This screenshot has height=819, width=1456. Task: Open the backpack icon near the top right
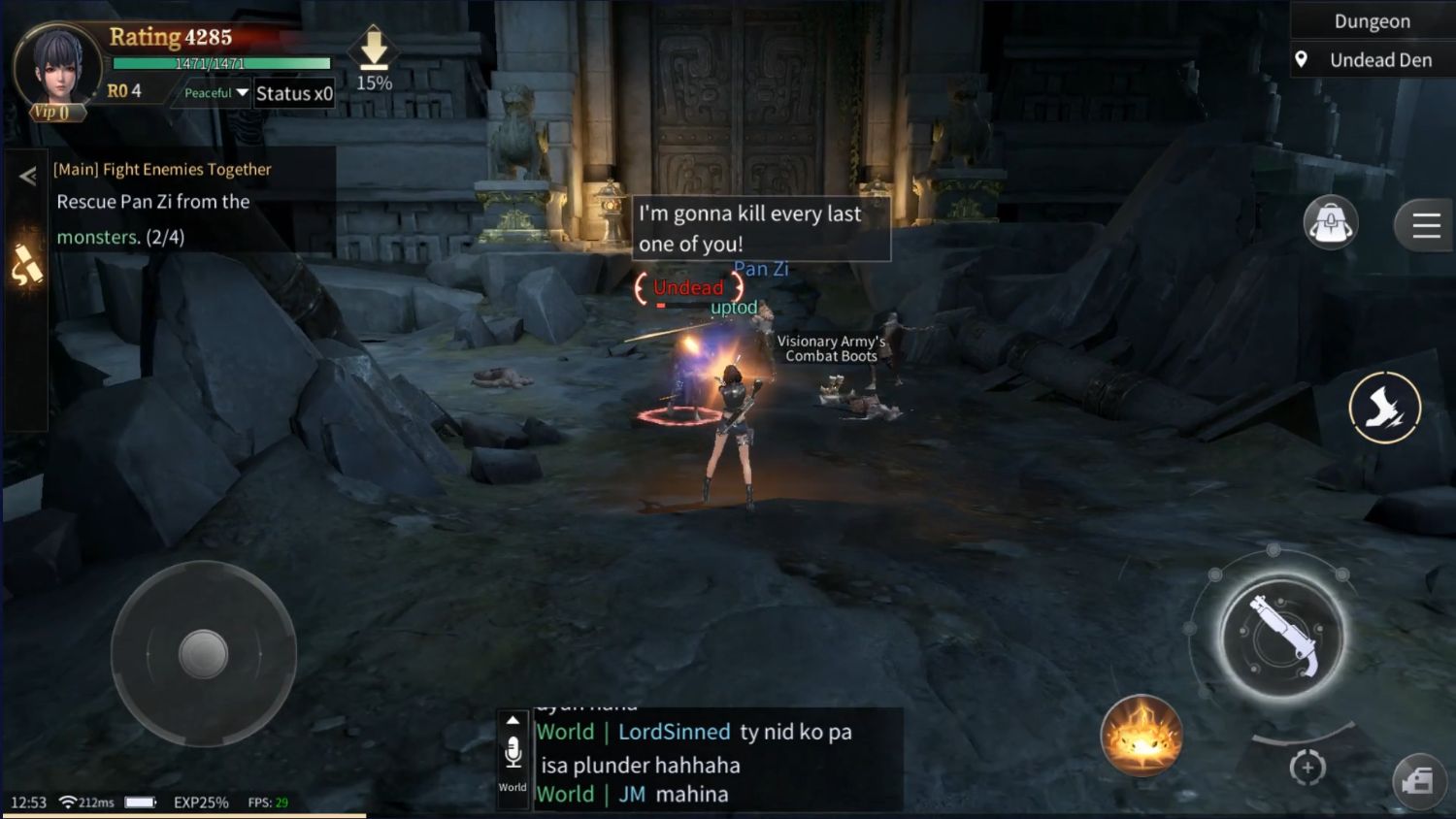click(1330, 223)
